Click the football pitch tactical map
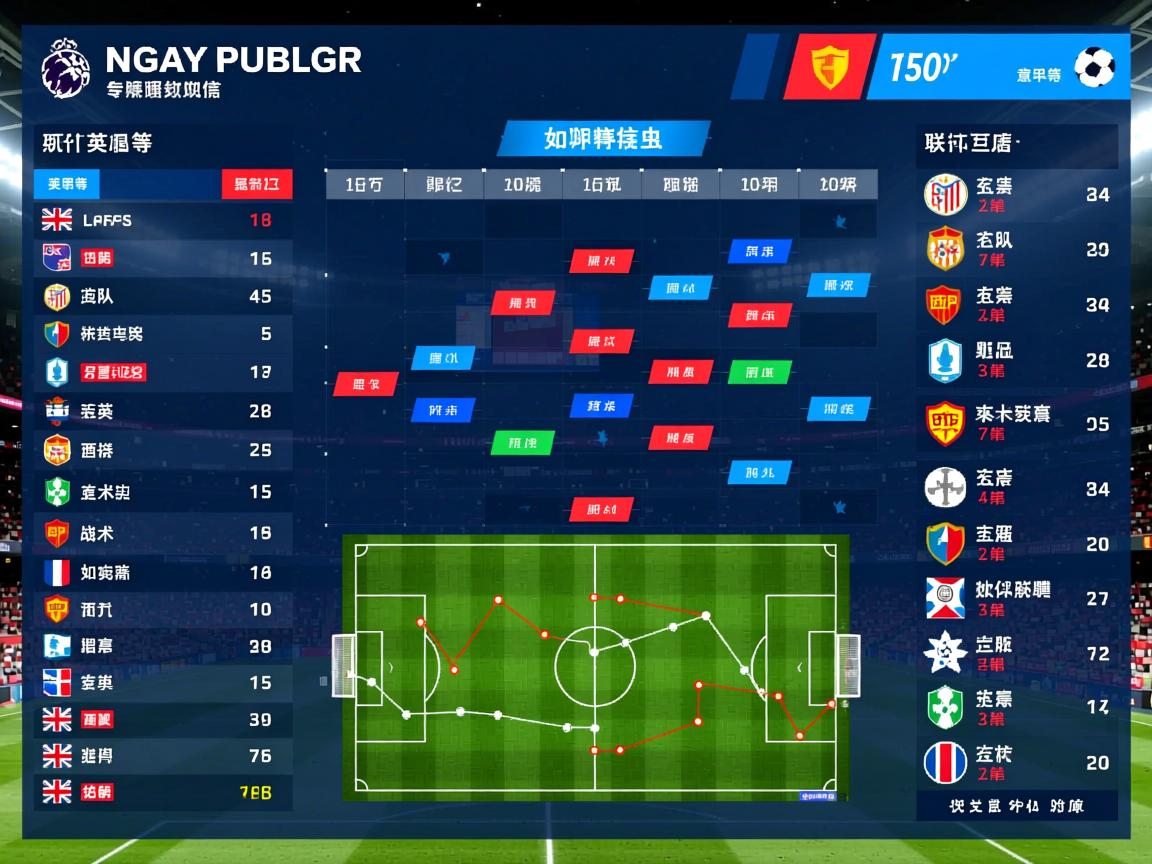 595,667
